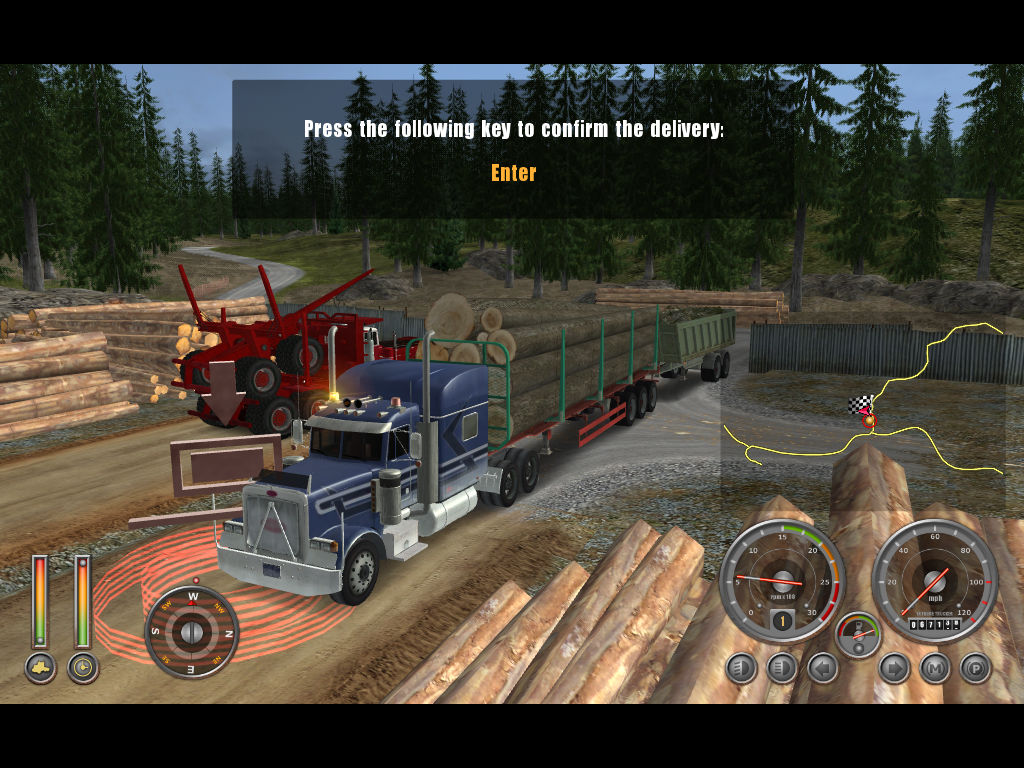Select the compass dial
This screenshot has height=768, width=1024.
[x=191, y=632]
